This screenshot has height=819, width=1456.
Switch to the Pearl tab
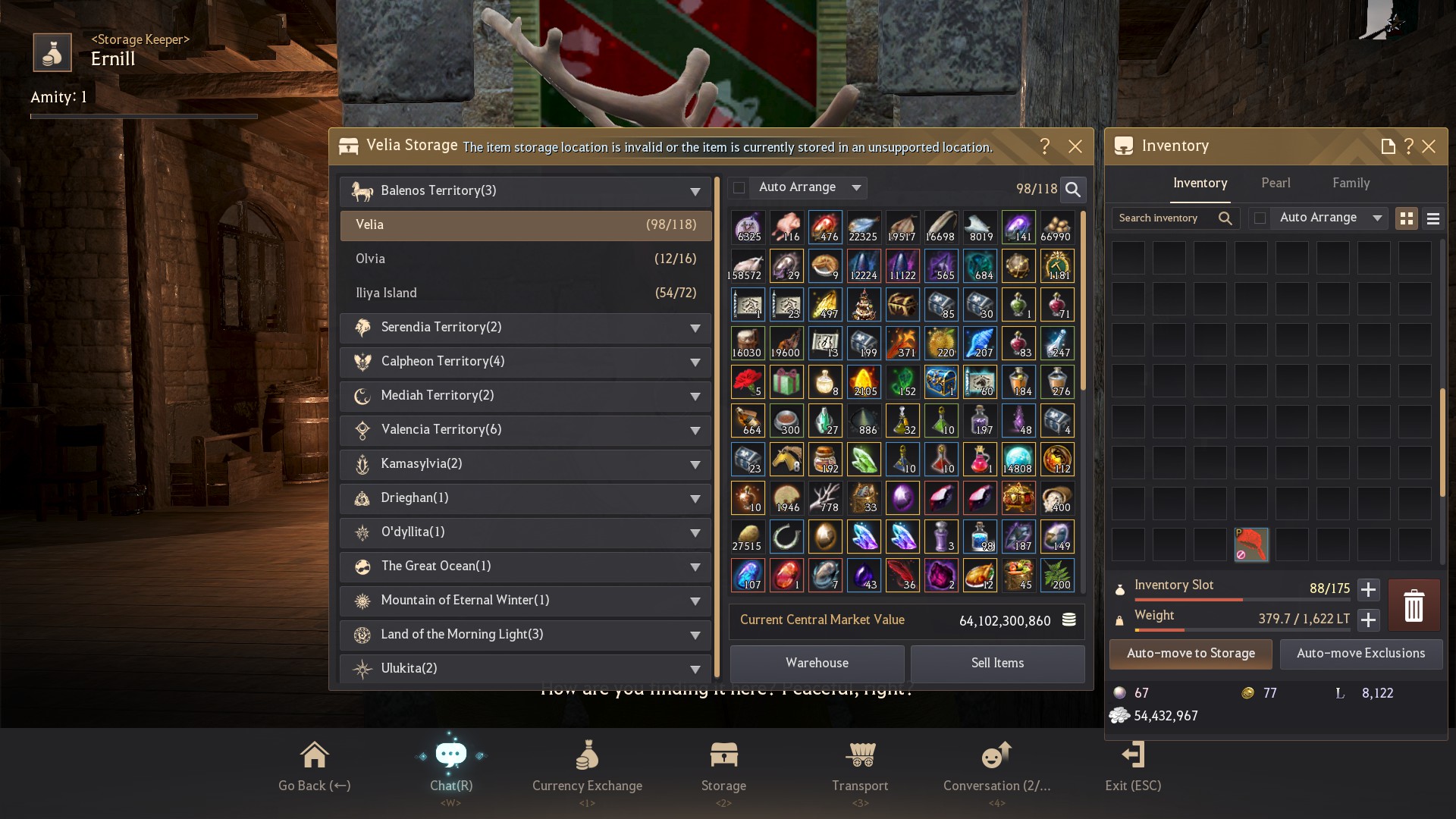(x=1276, y=183)
